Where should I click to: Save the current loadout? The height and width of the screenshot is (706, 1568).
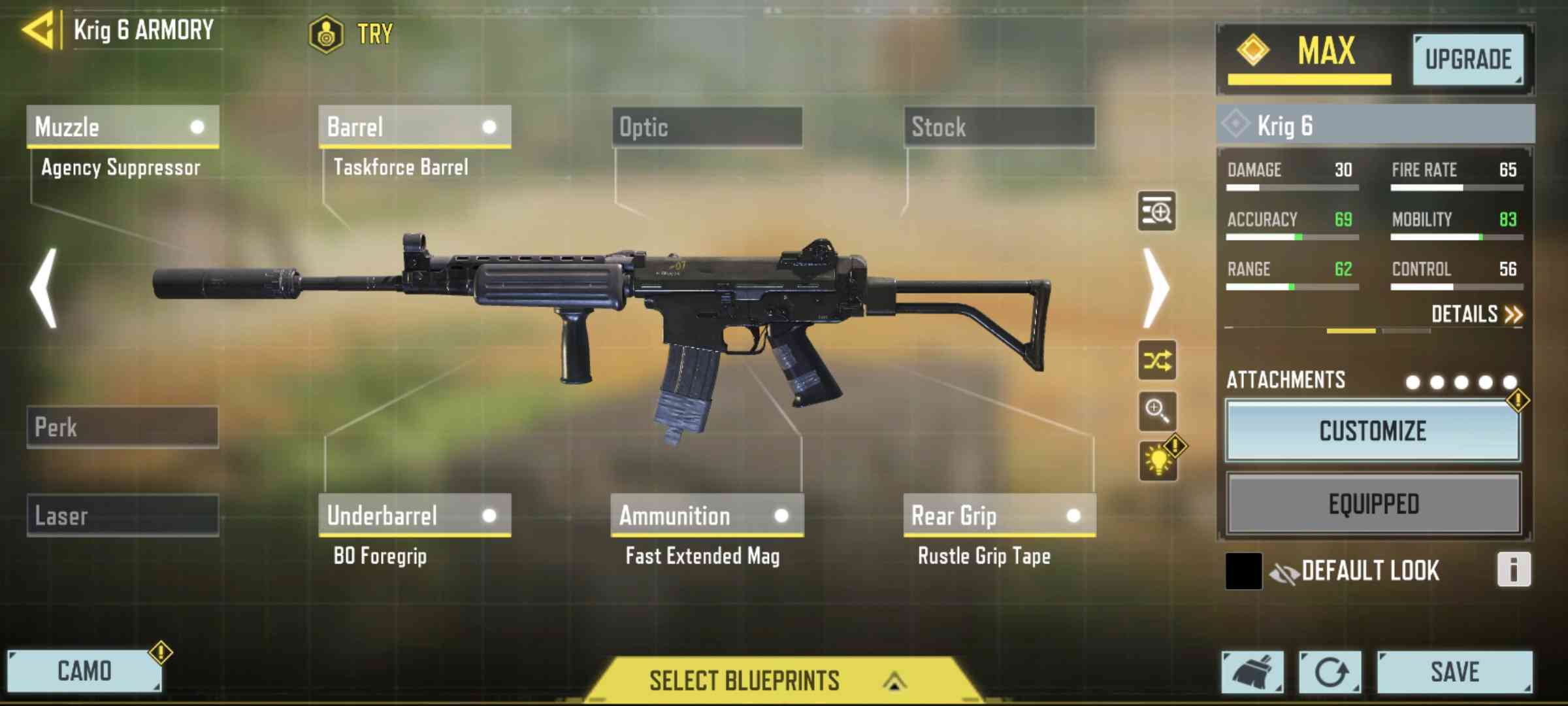point(1454,672)
